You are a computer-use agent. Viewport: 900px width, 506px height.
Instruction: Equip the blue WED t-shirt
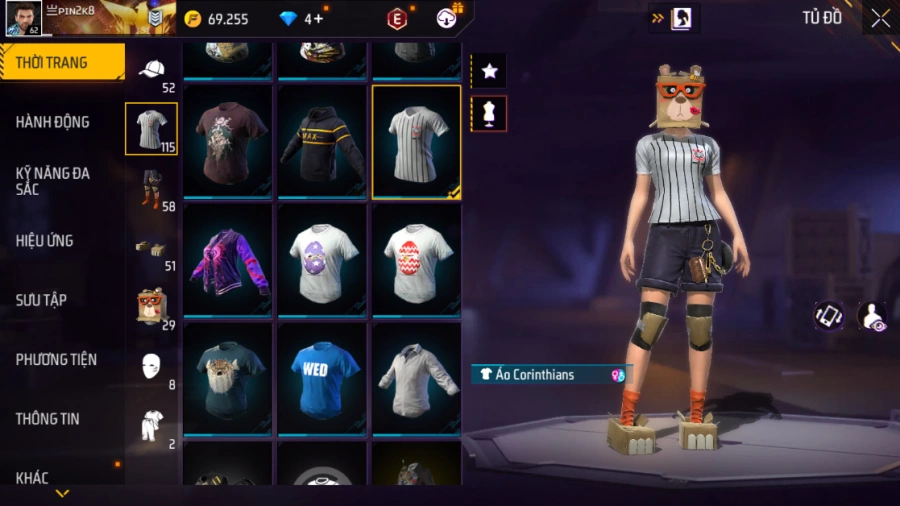pyautogui.click(x=322, y=376)
